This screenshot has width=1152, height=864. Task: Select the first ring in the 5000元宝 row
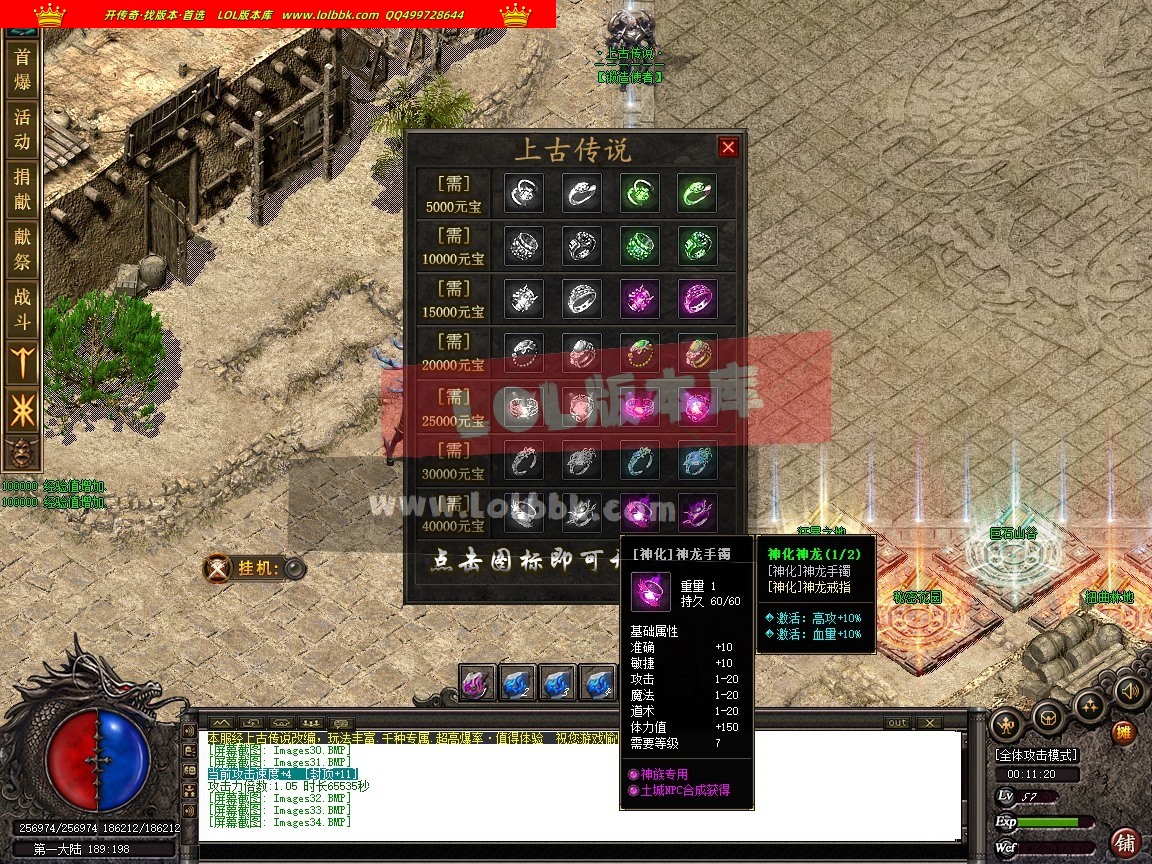[524, 193]
